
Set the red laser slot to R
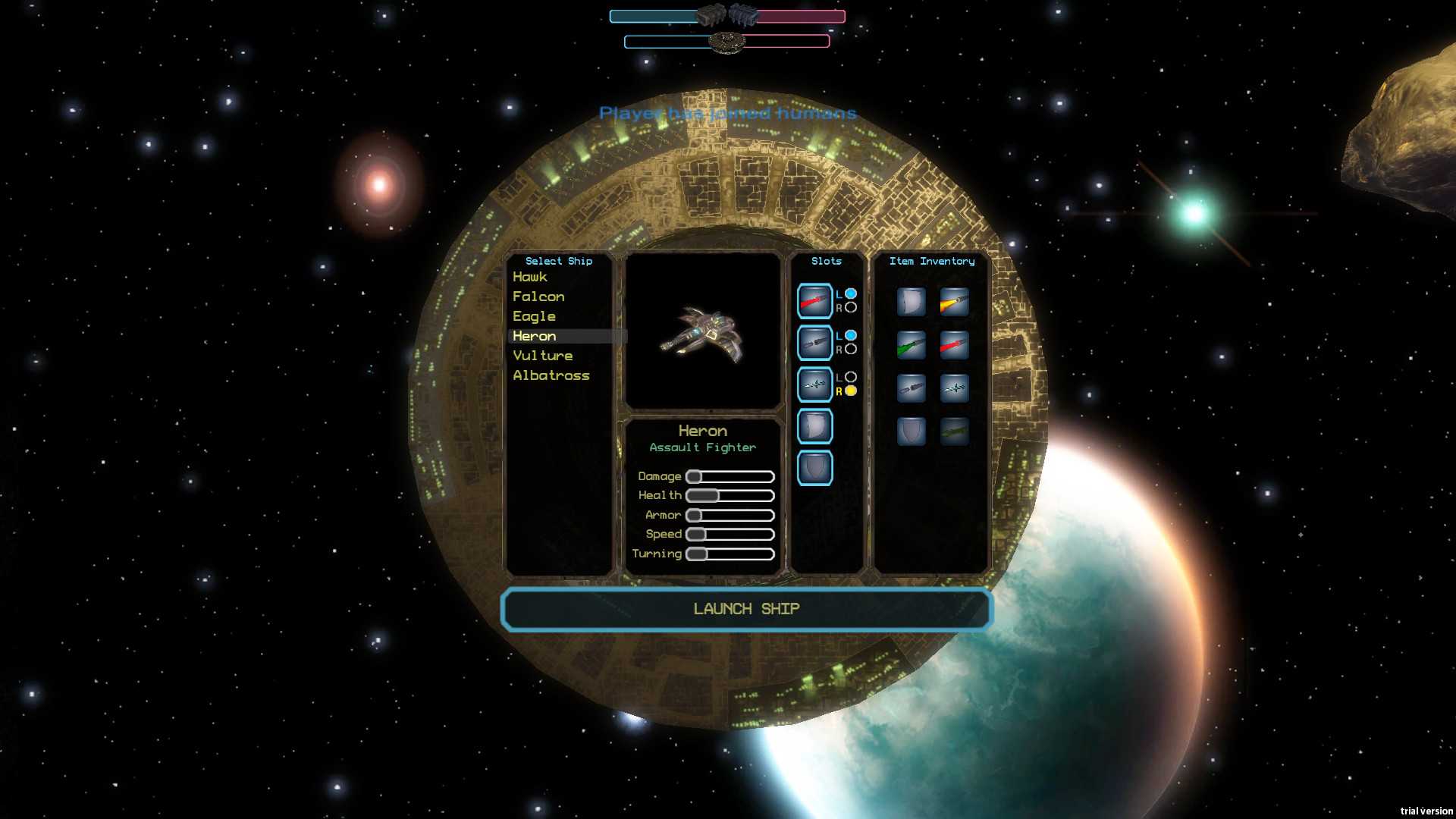click(851, 308)
